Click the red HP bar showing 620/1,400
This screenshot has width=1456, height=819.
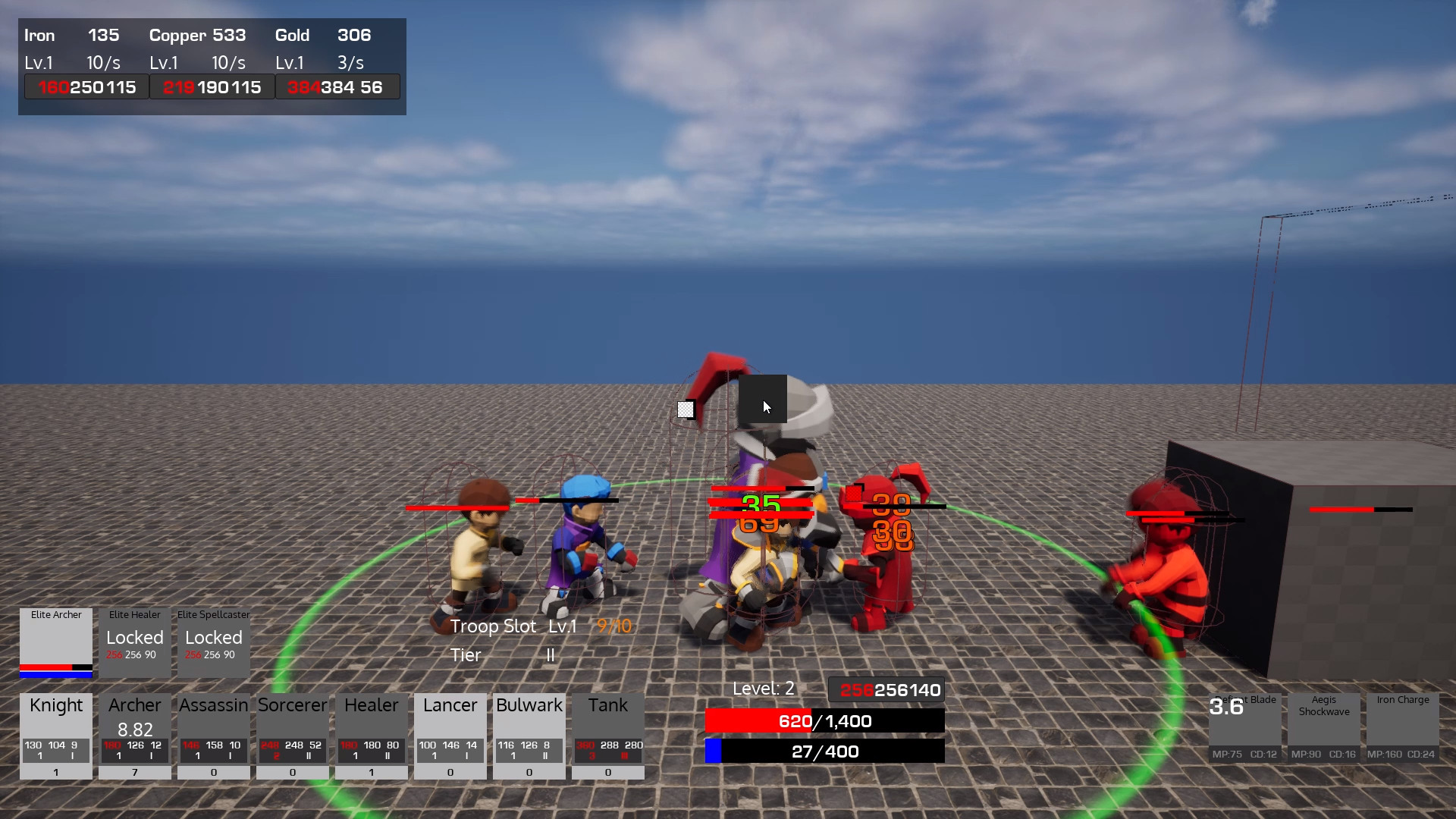pos(824,721)
